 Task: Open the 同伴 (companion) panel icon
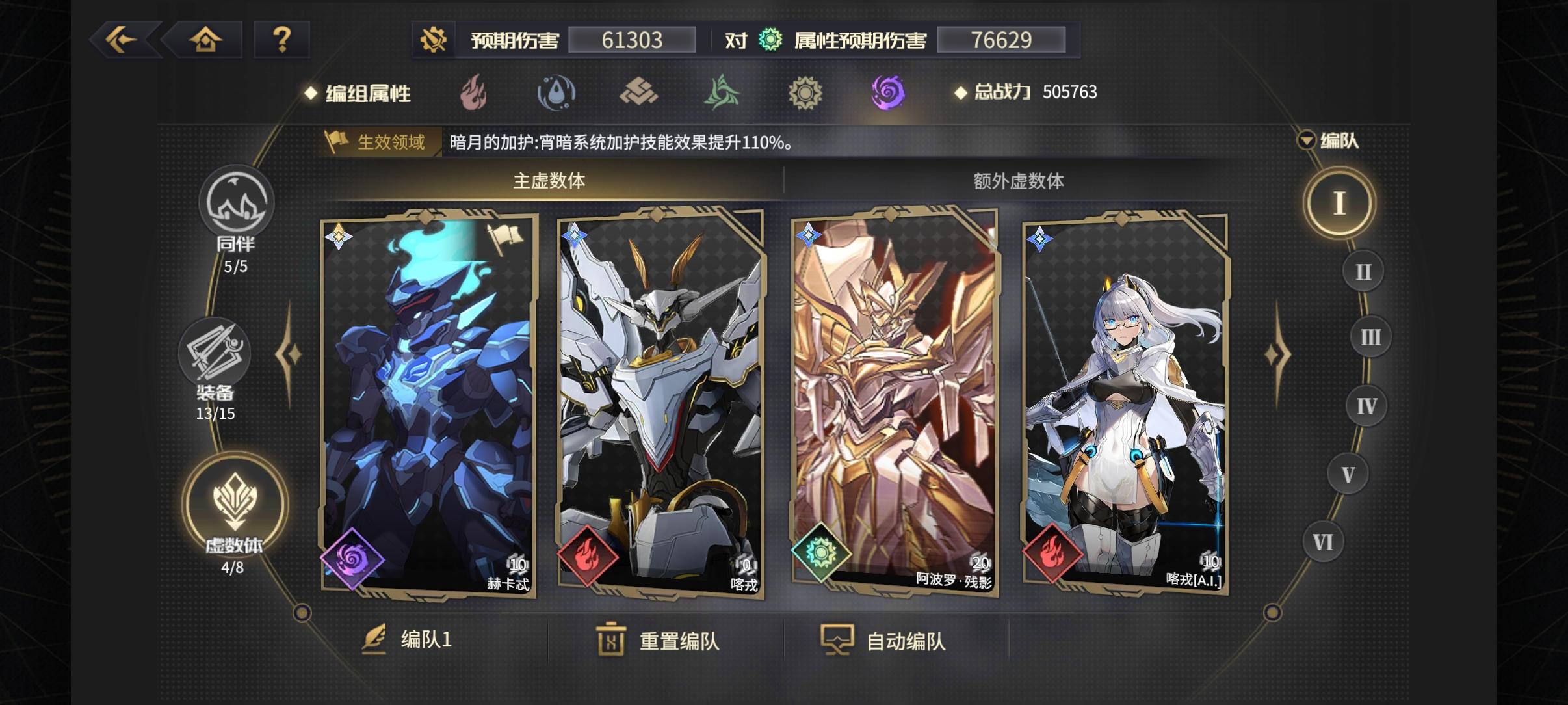click(x=239, y=203)
